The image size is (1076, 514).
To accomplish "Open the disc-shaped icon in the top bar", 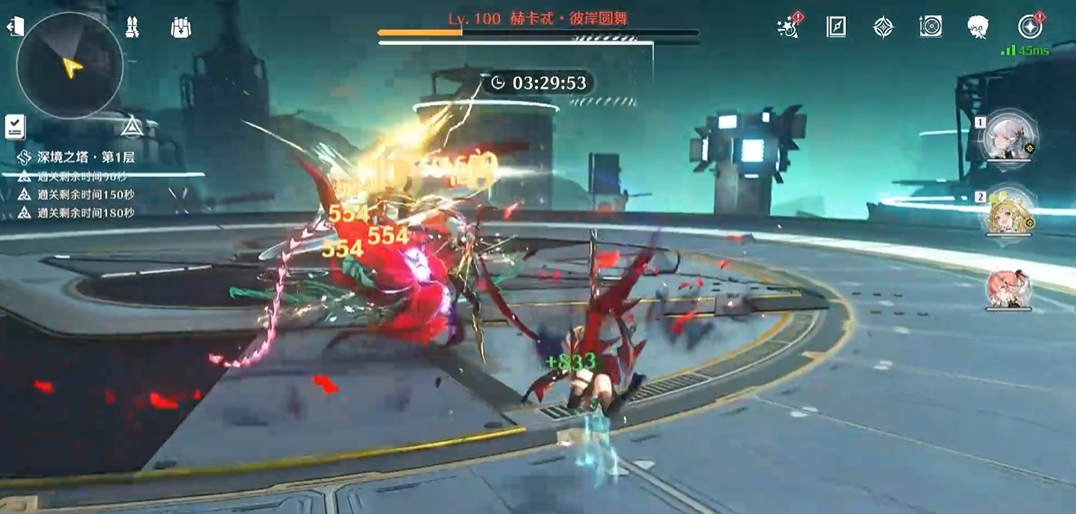I will (930, 27).
